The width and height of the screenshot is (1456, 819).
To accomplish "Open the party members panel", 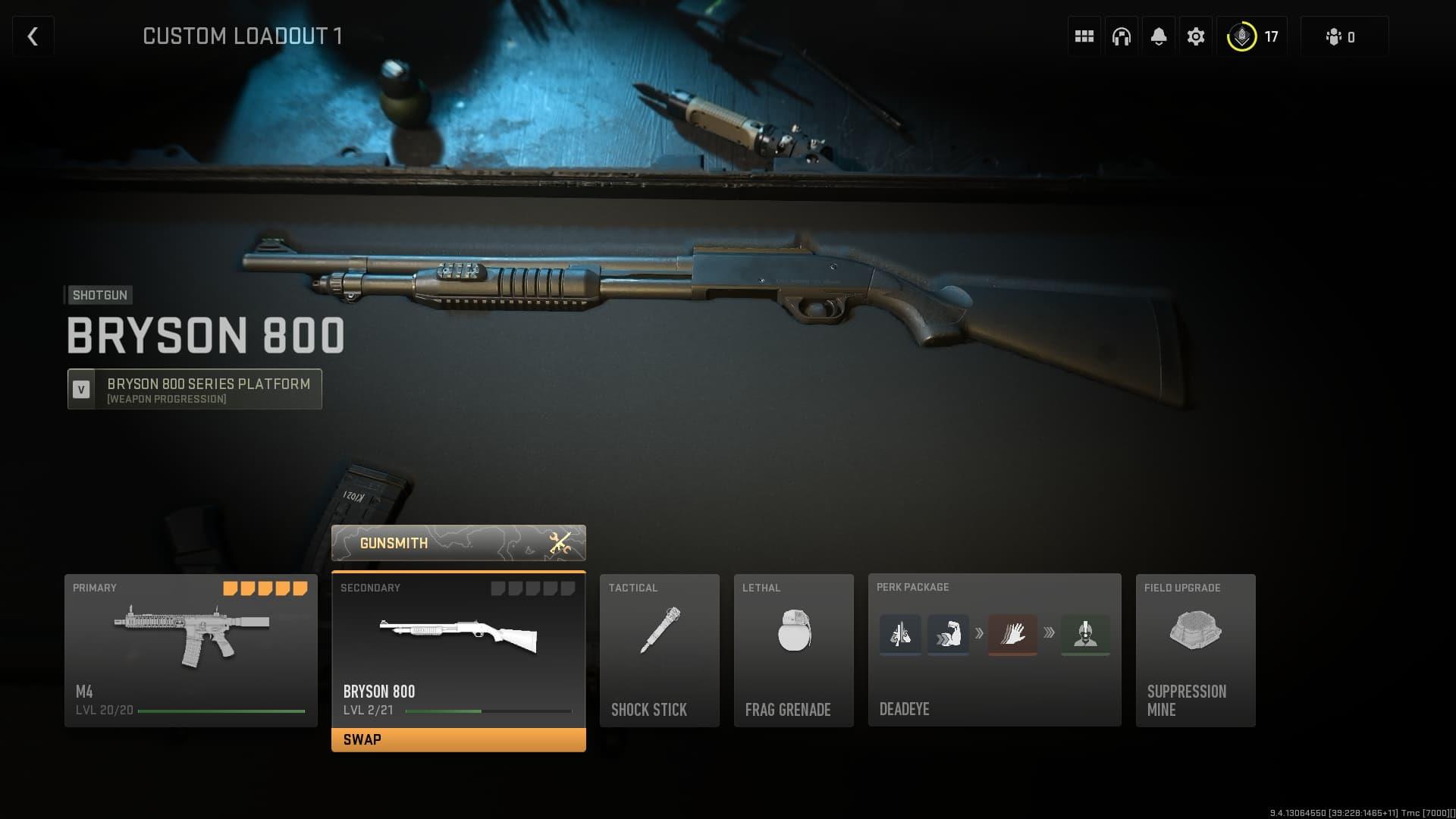I will click(x=1343, y=36).
